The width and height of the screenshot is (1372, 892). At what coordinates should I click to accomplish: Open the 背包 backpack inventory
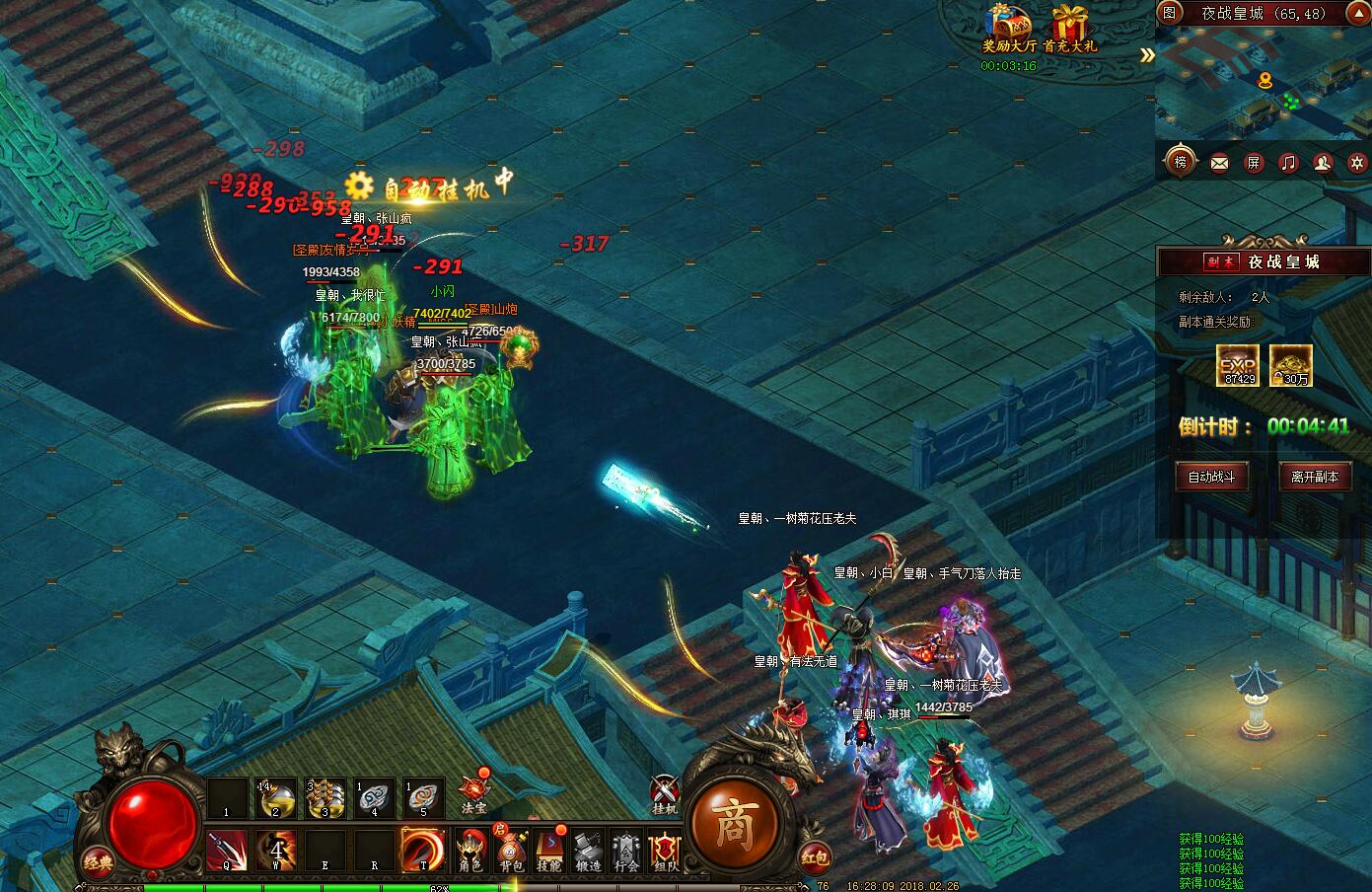click(511, 852)
